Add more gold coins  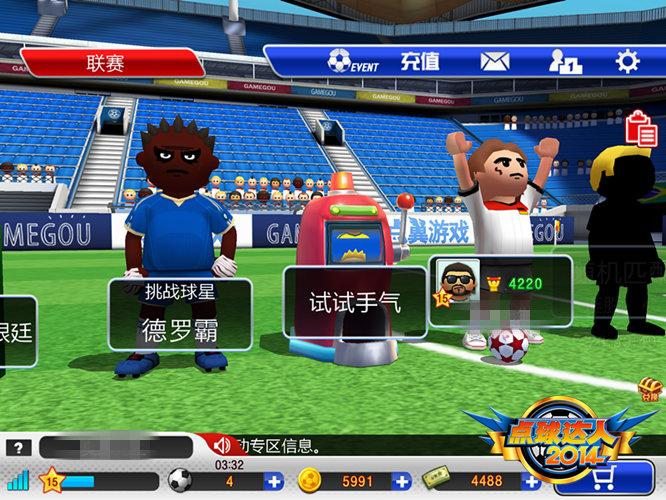(x=402, y=481)
